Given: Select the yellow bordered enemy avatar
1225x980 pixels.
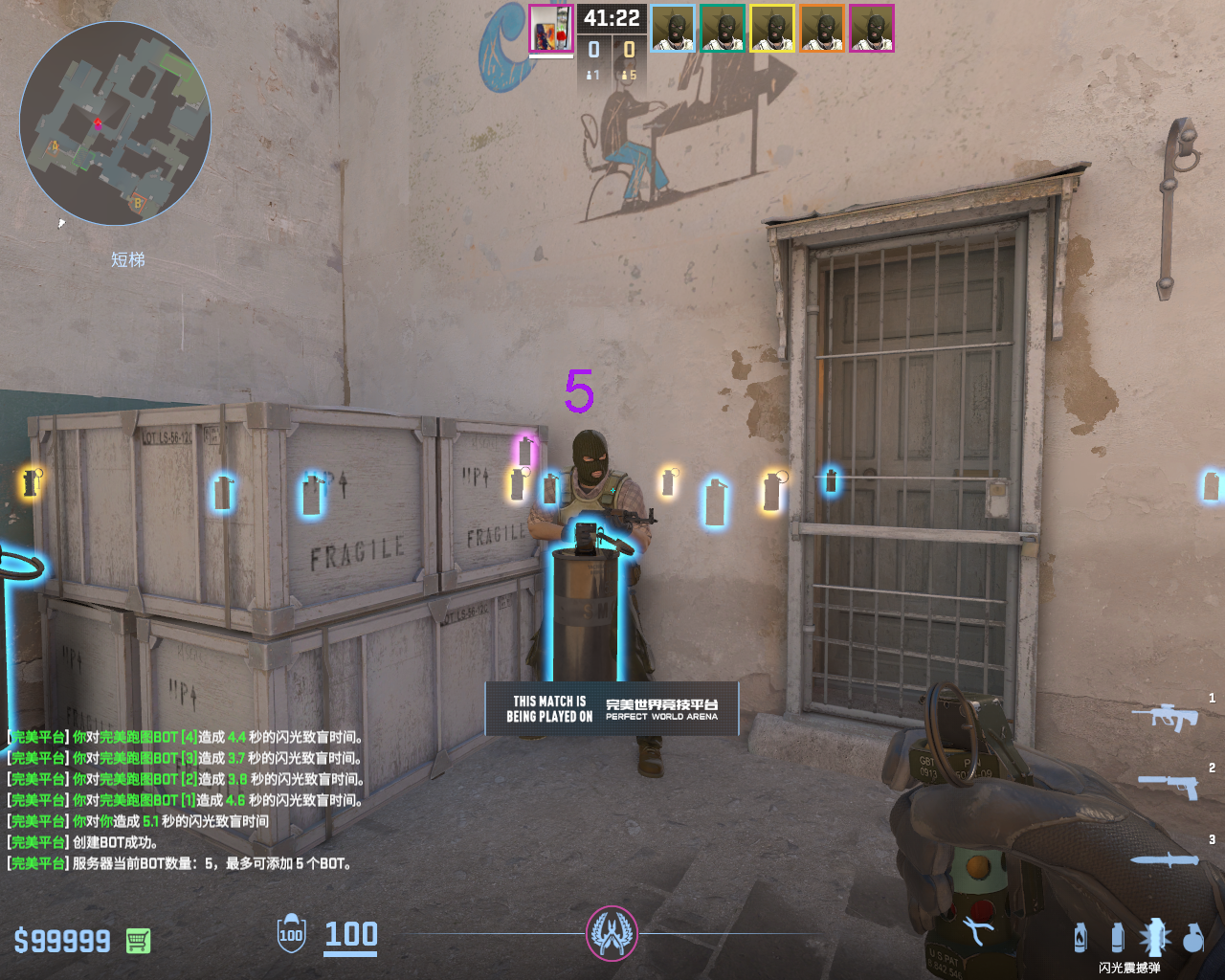Looking at the screenshot, I should click(772, 29).
